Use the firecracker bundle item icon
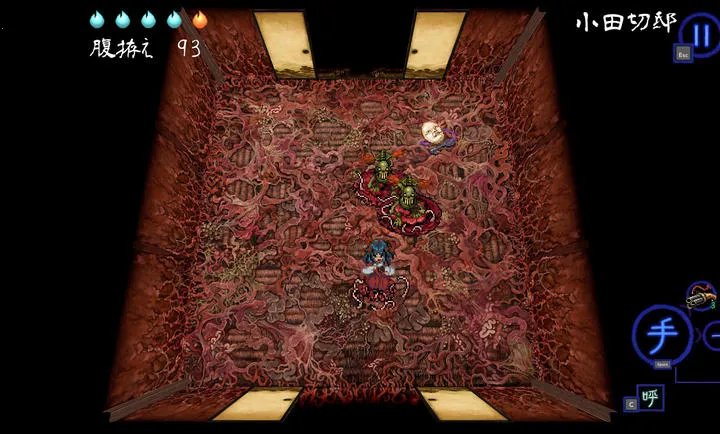The height and width of the screenshot is (434, 720). 701,296
